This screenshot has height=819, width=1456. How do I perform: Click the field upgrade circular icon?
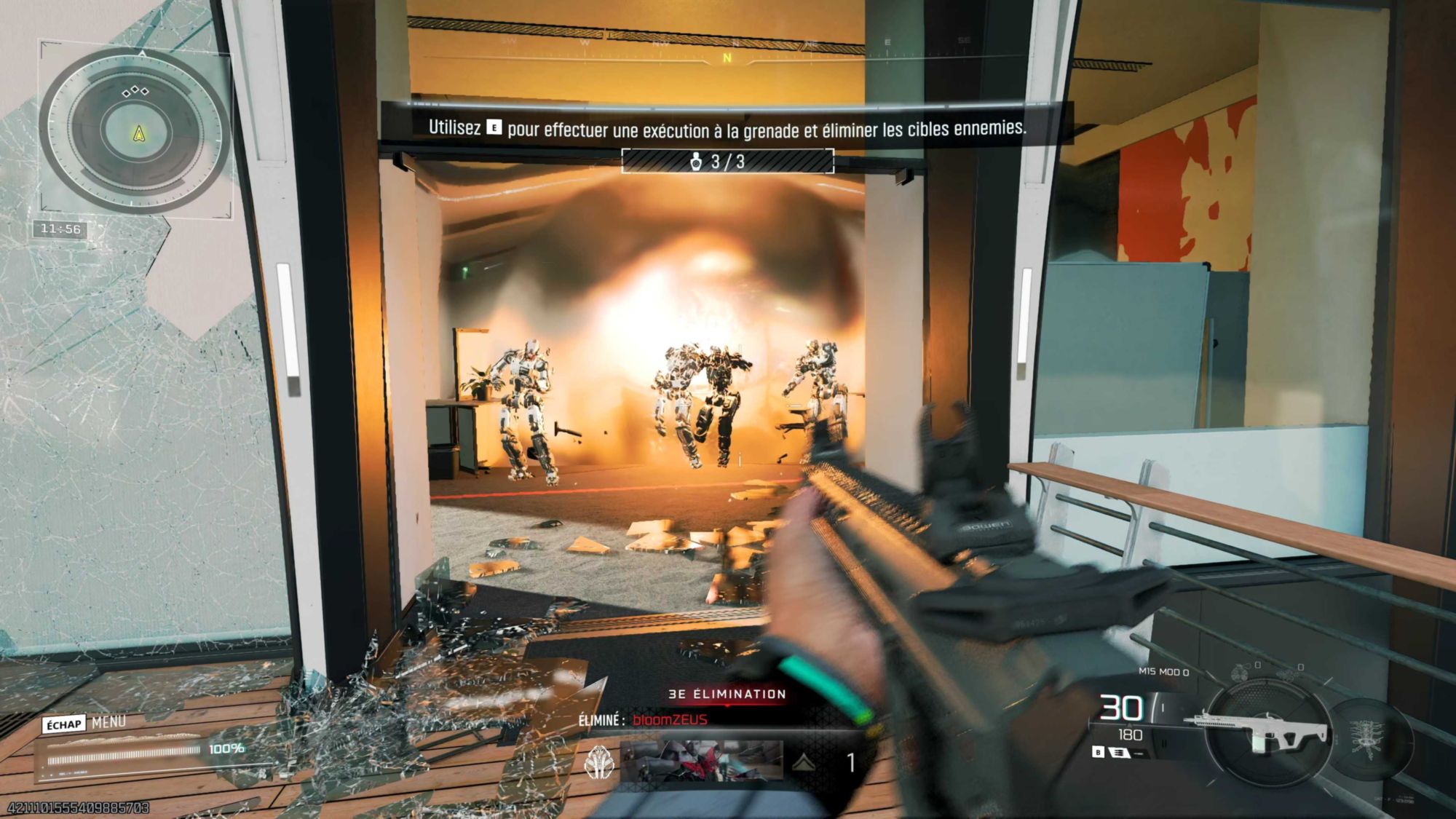tap(1365, 736)
